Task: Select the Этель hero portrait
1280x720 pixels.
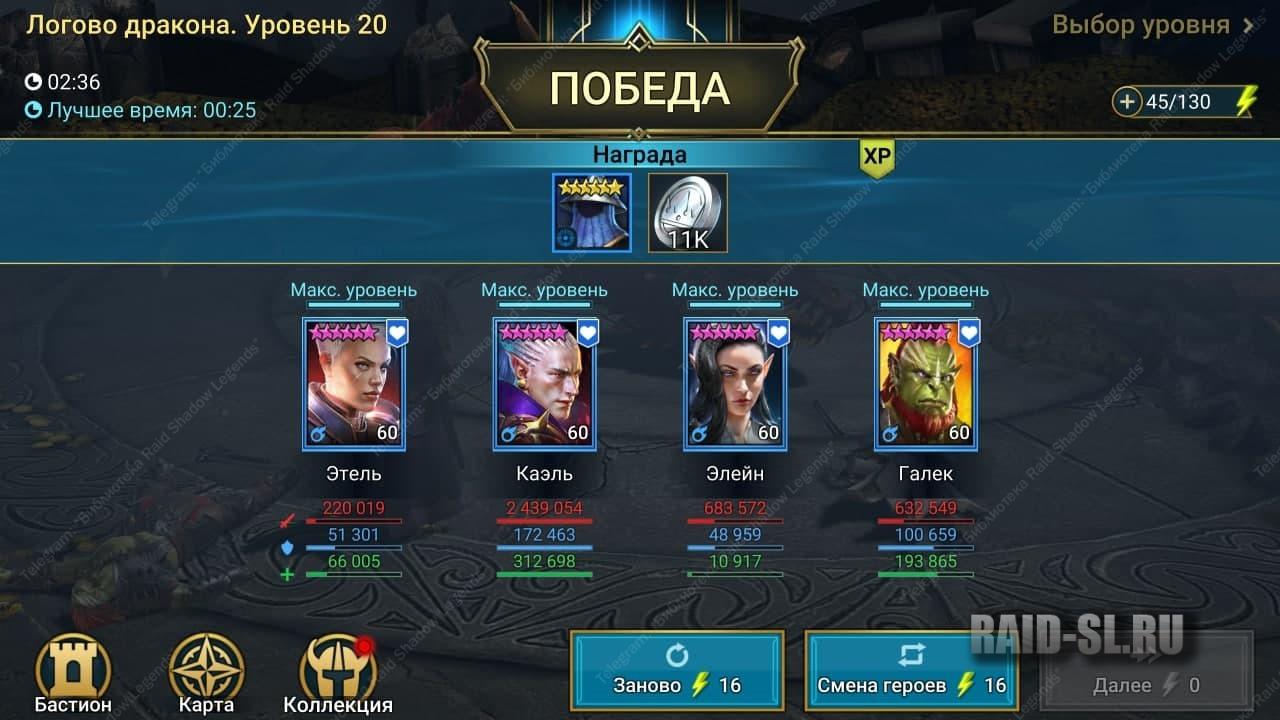Action: pos(354,385)
